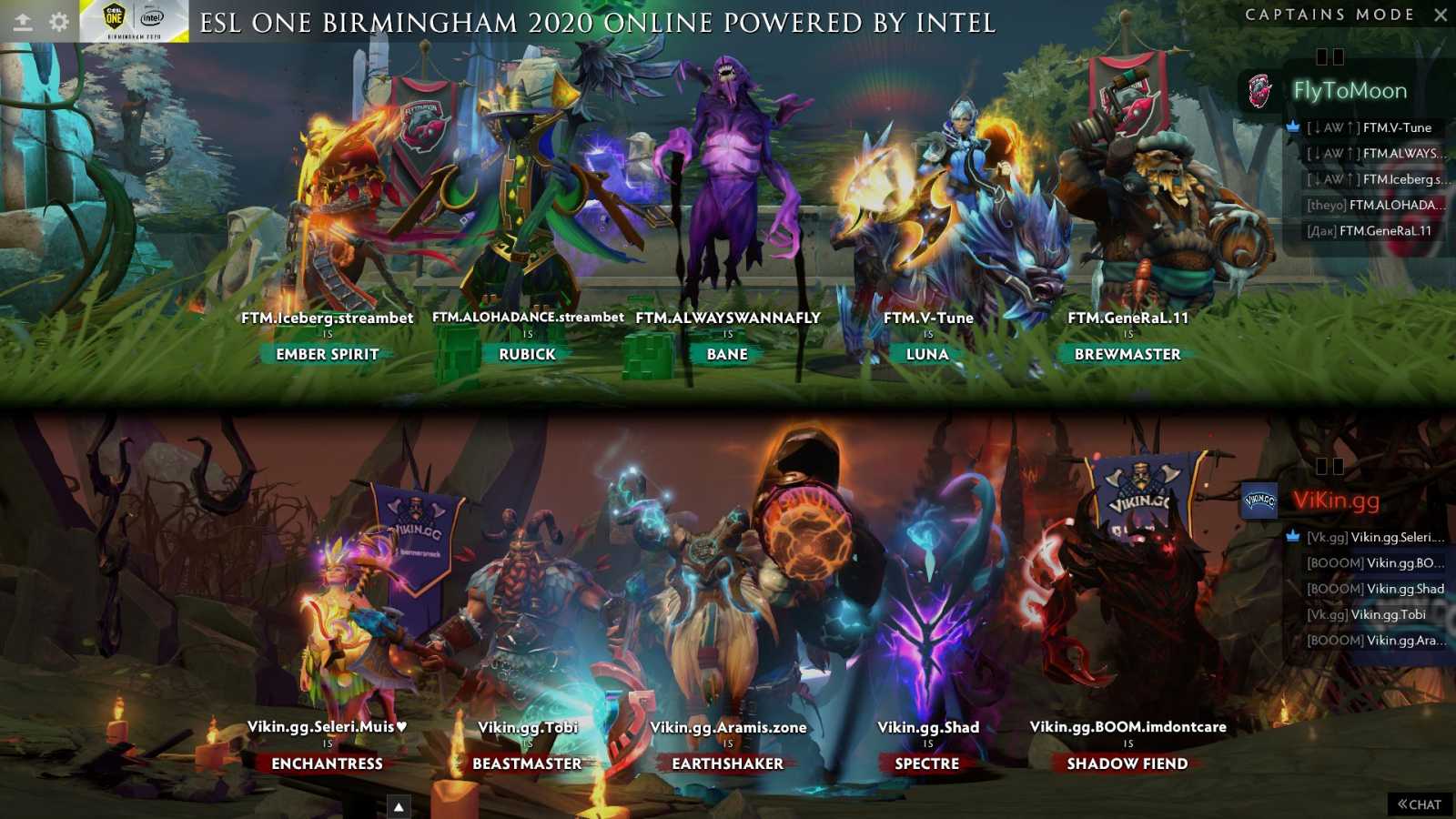Select the settings gear icon
The image size is (1456, 819).
pos(60,20)
